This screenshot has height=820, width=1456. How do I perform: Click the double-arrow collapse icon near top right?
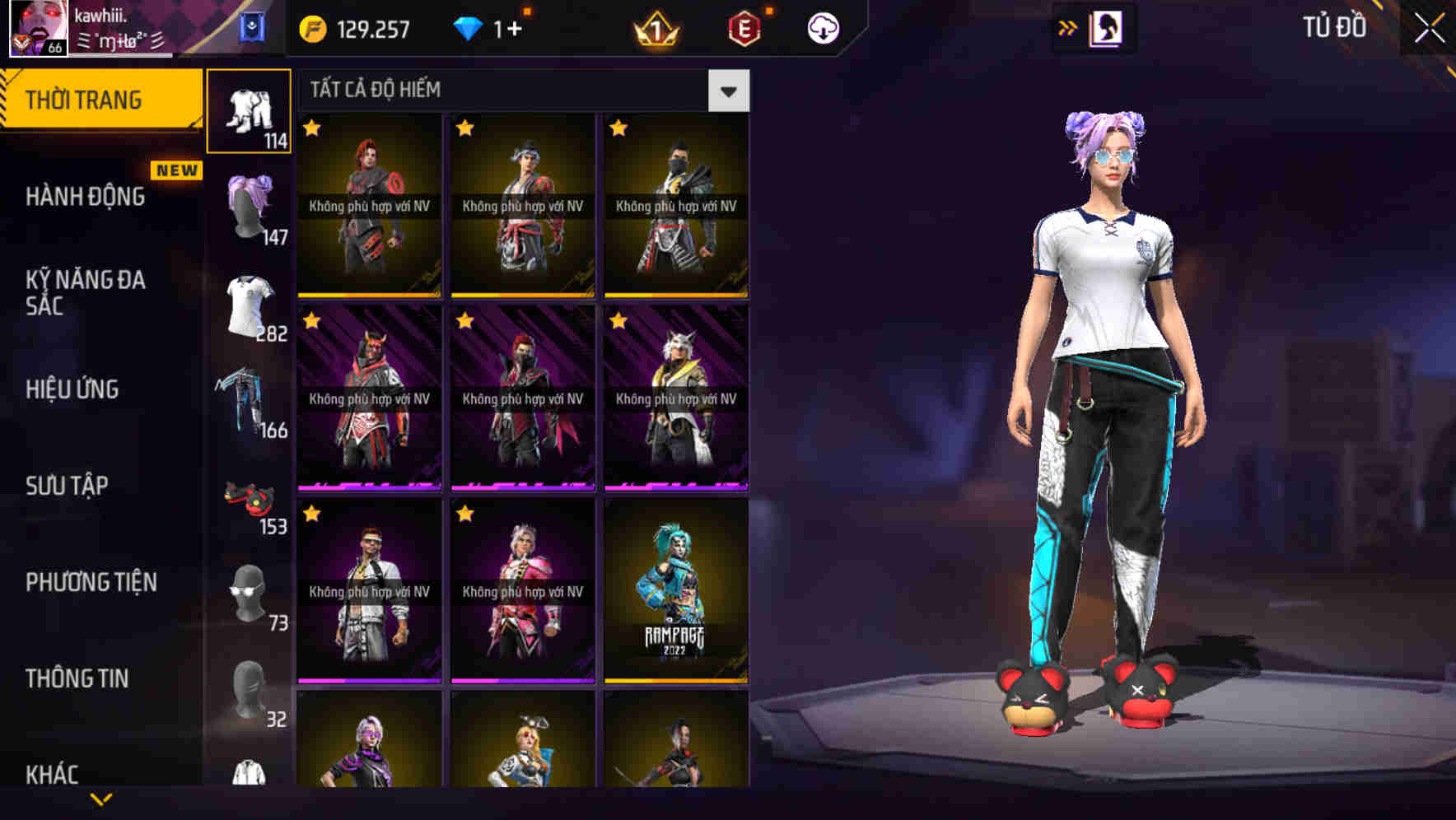tap(1067, 27)
